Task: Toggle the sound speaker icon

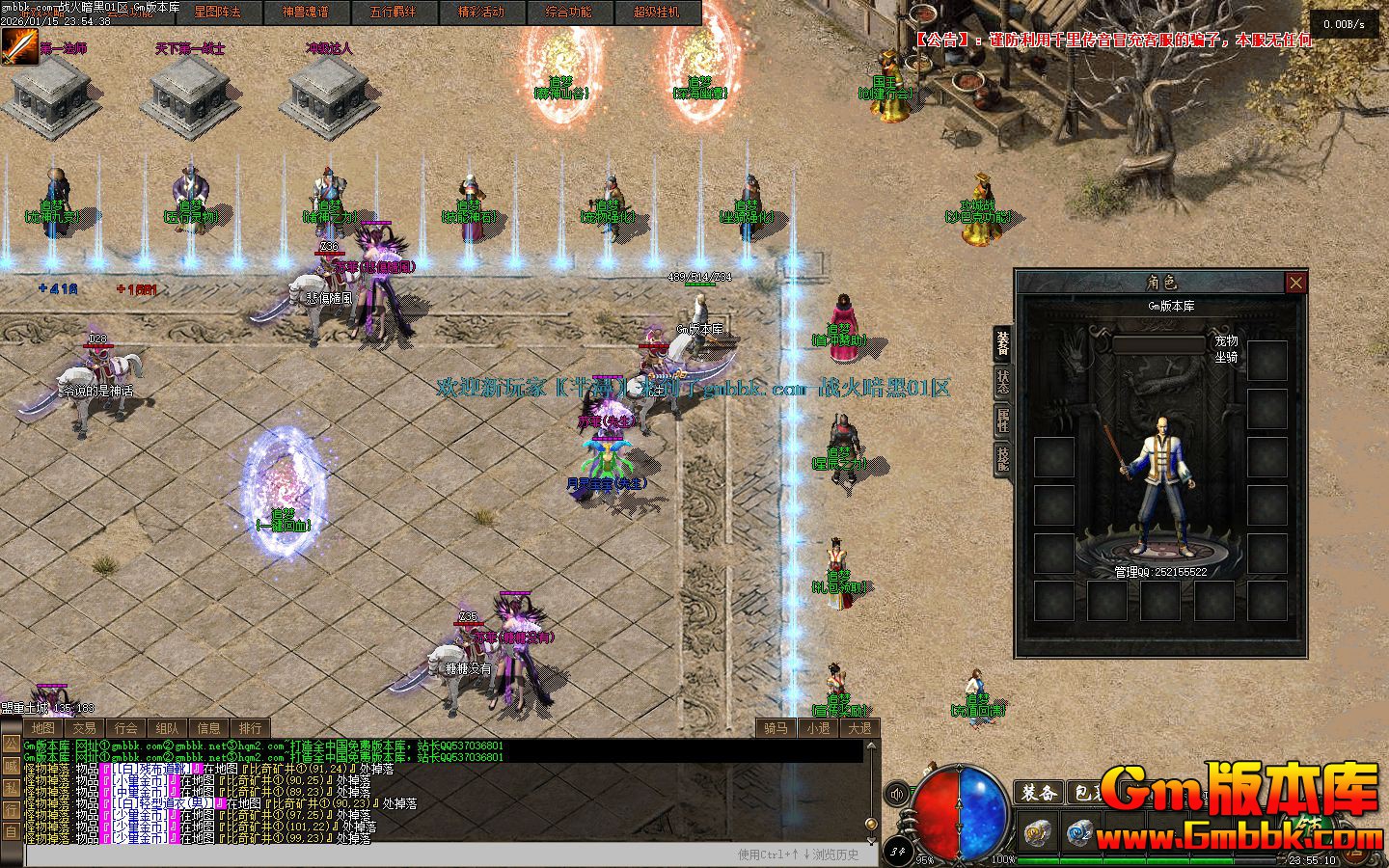Action: click(897, 793)
